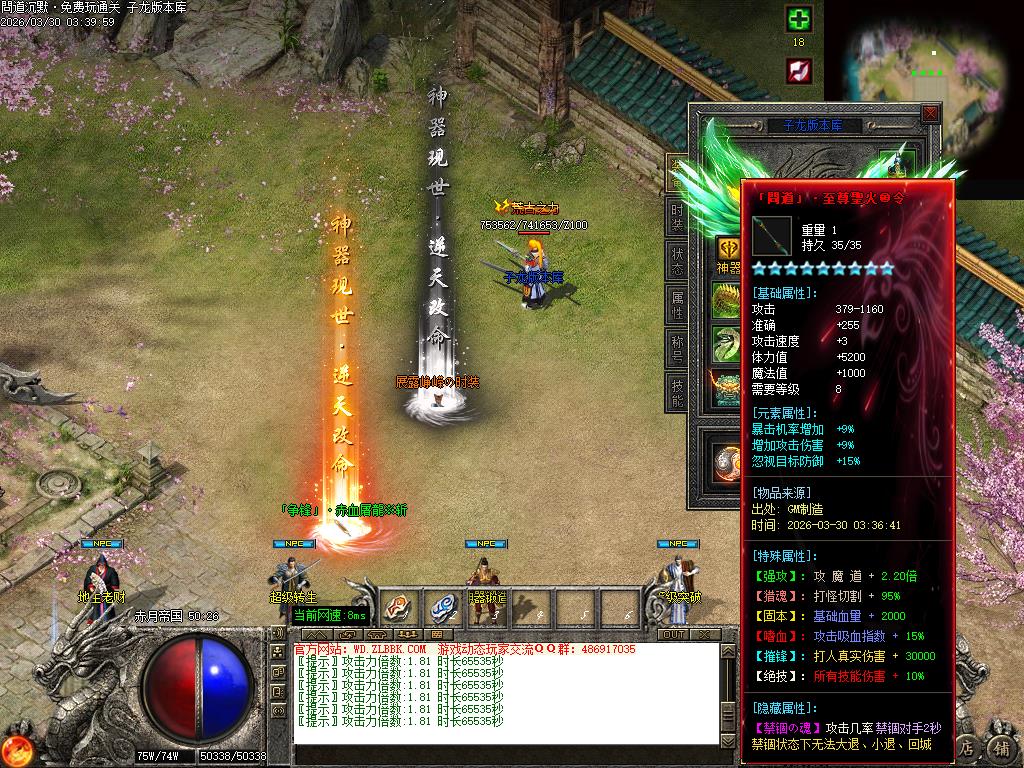Use the blue stone in hotbar slot 2
This screenshot has height=768, width=1024.
pos(443,607)
